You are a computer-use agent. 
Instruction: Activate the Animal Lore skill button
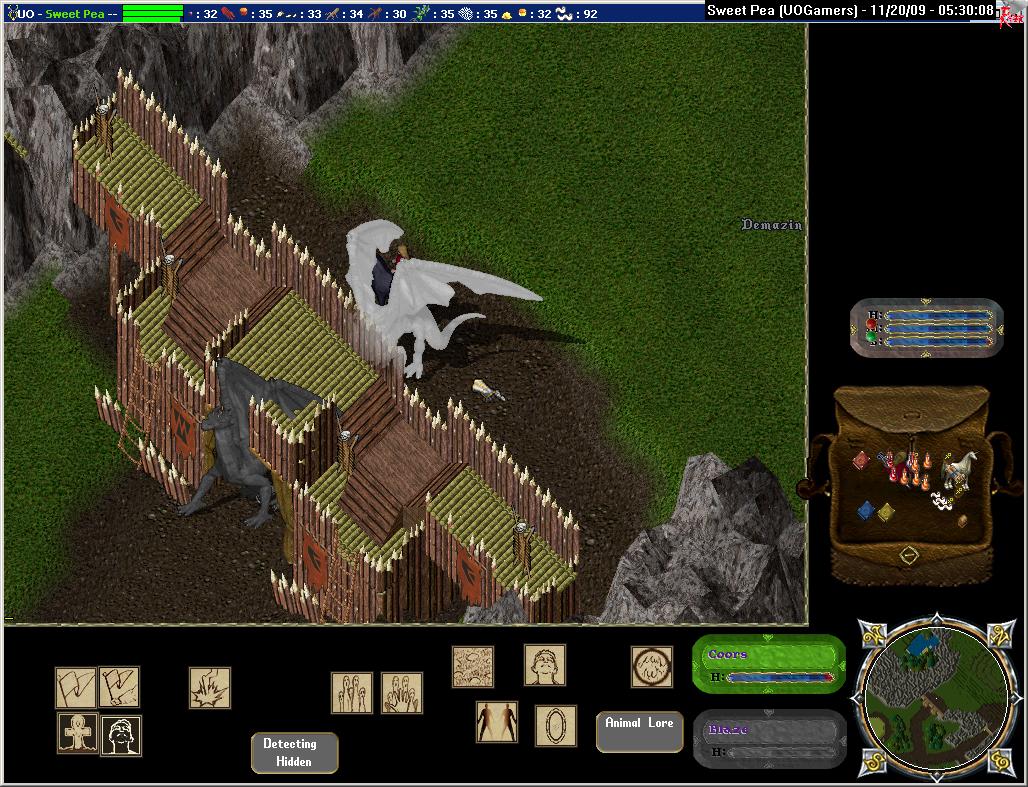tap(639, 731)
